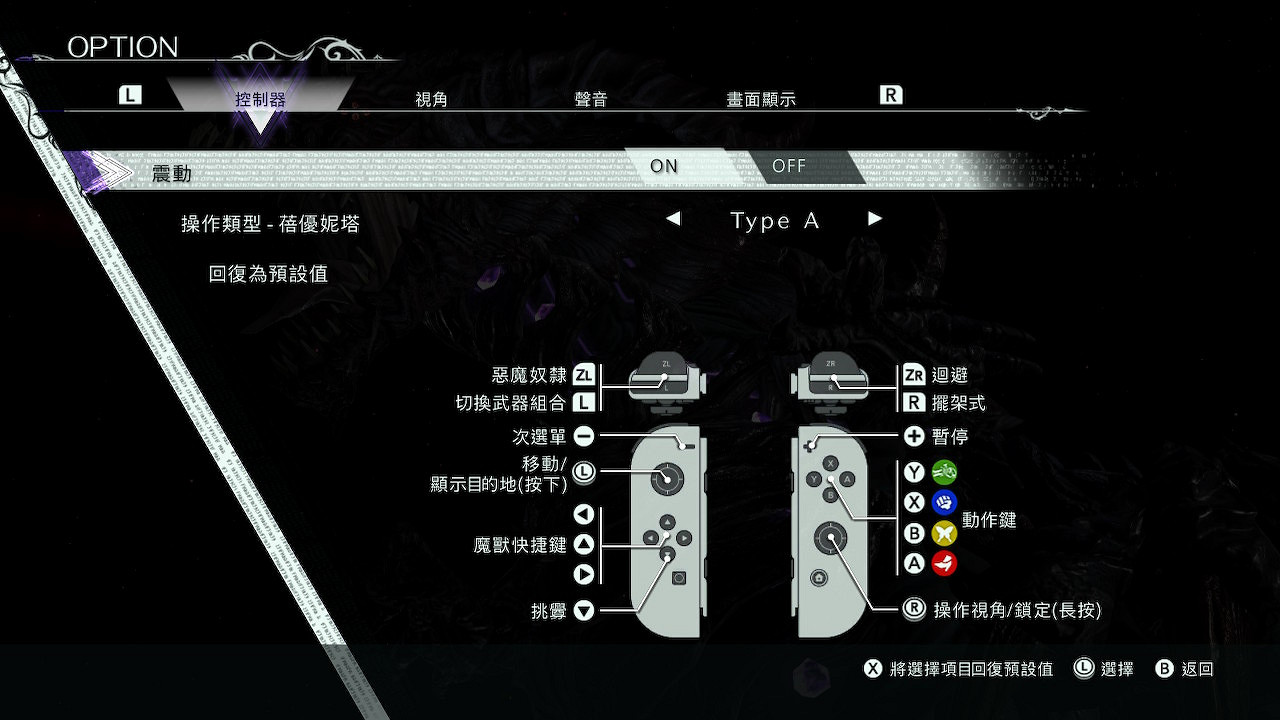Click the 聲音 tab label
1280x720 pixels.
coord(592,98)
